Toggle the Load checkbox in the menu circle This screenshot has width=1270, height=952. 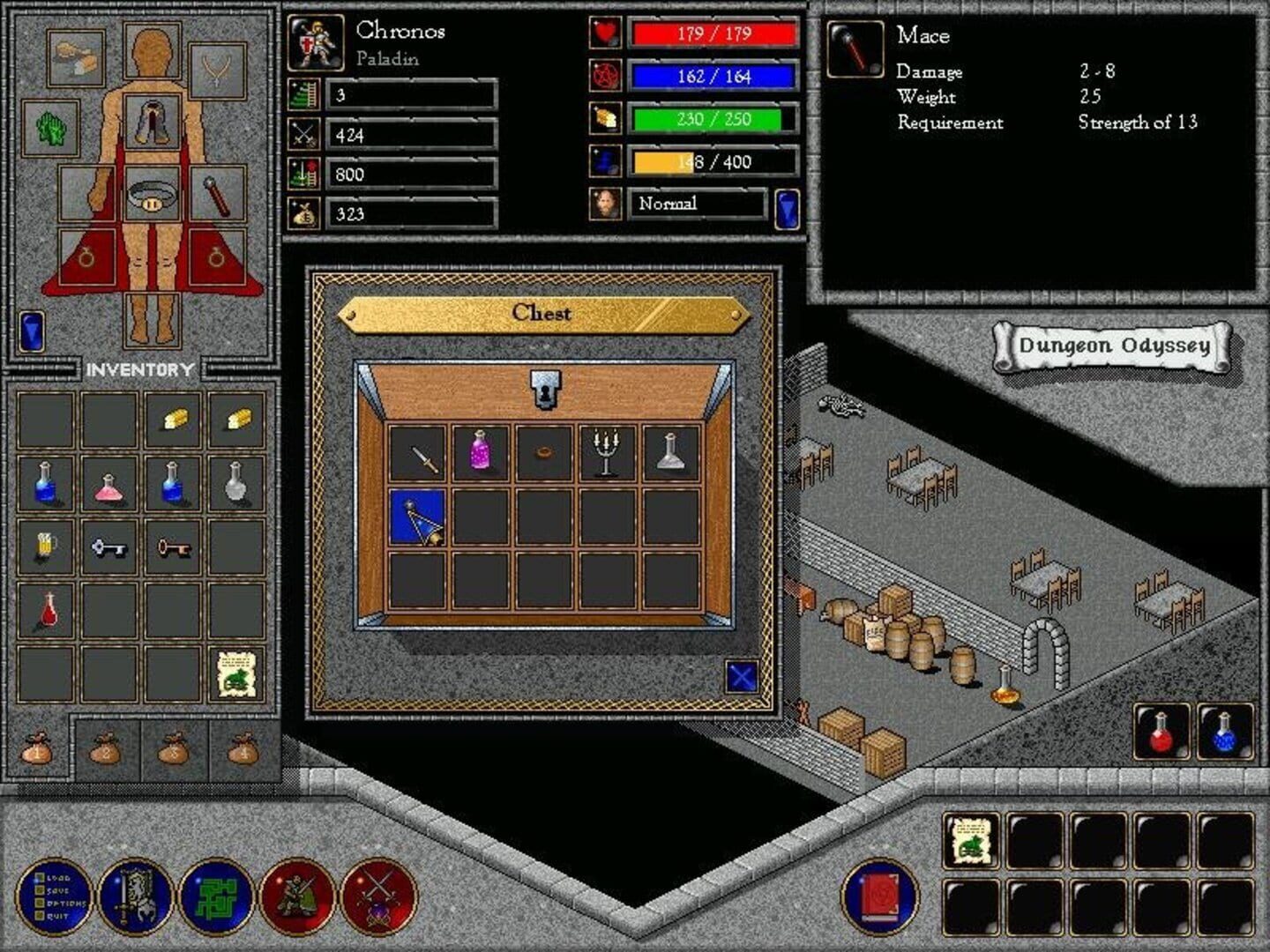tap(40, 878)
